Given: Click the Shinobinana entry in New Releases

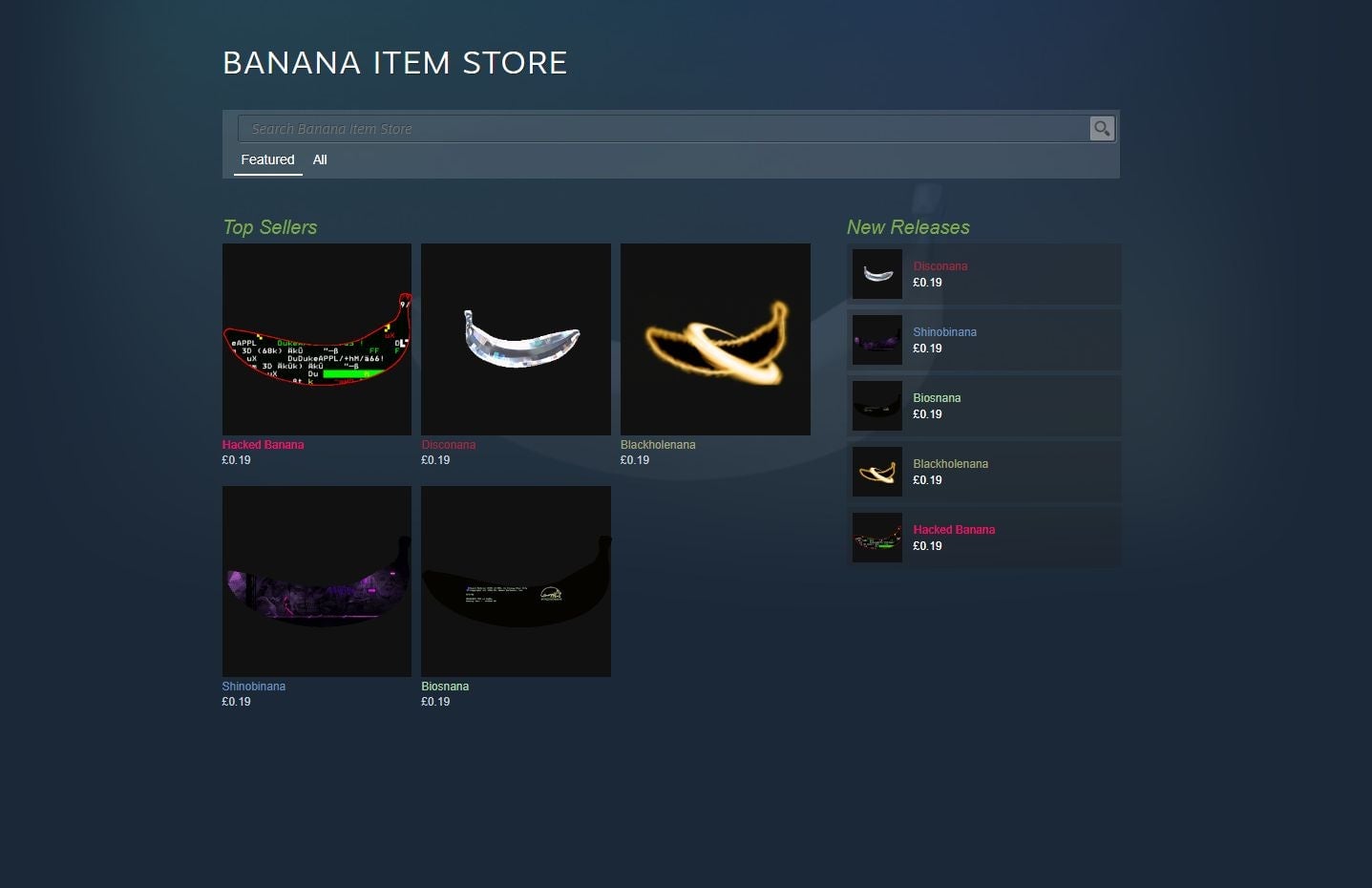Looking at the screenshot, I should click(983, 339).
